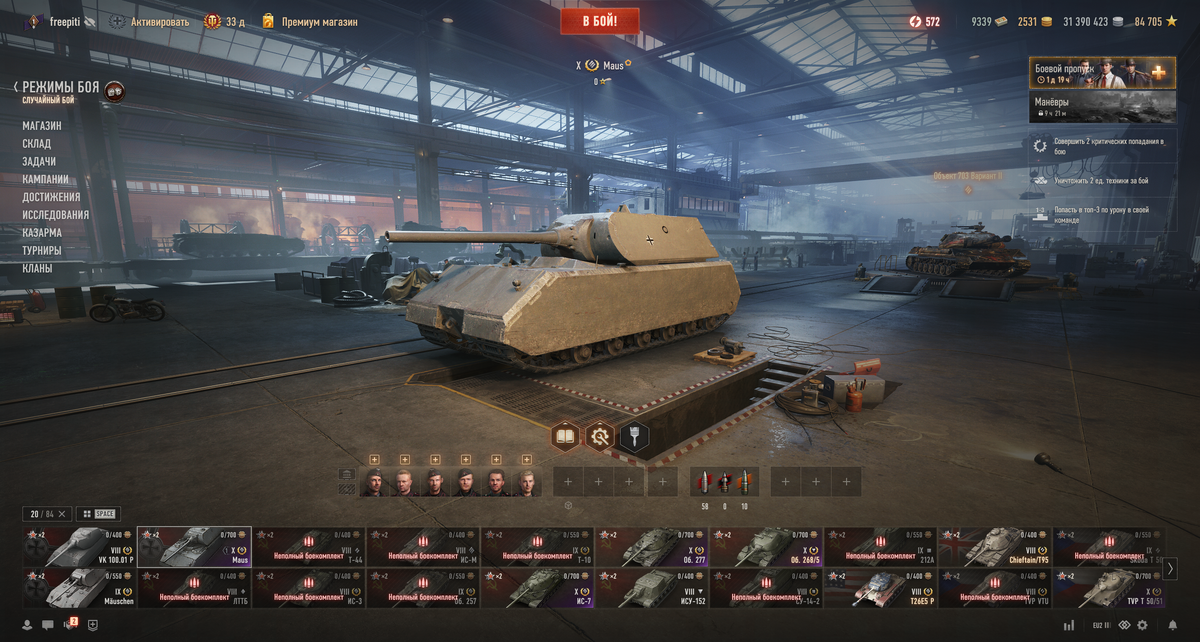Open the КЛАНЫ clans menu

coord(38,269)
